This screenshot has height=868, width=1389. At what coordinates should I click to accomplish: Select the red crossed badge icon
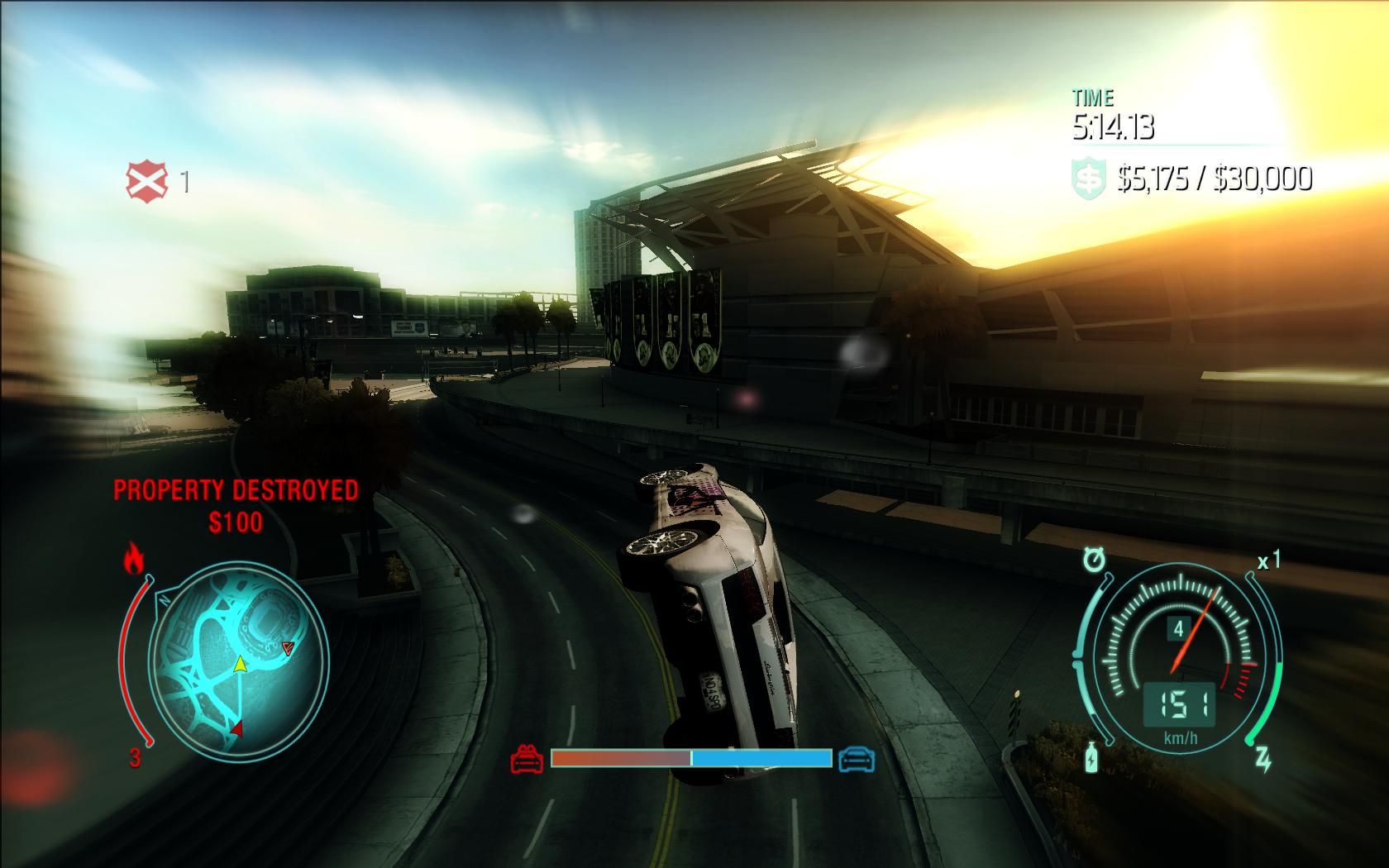point(146,181)
